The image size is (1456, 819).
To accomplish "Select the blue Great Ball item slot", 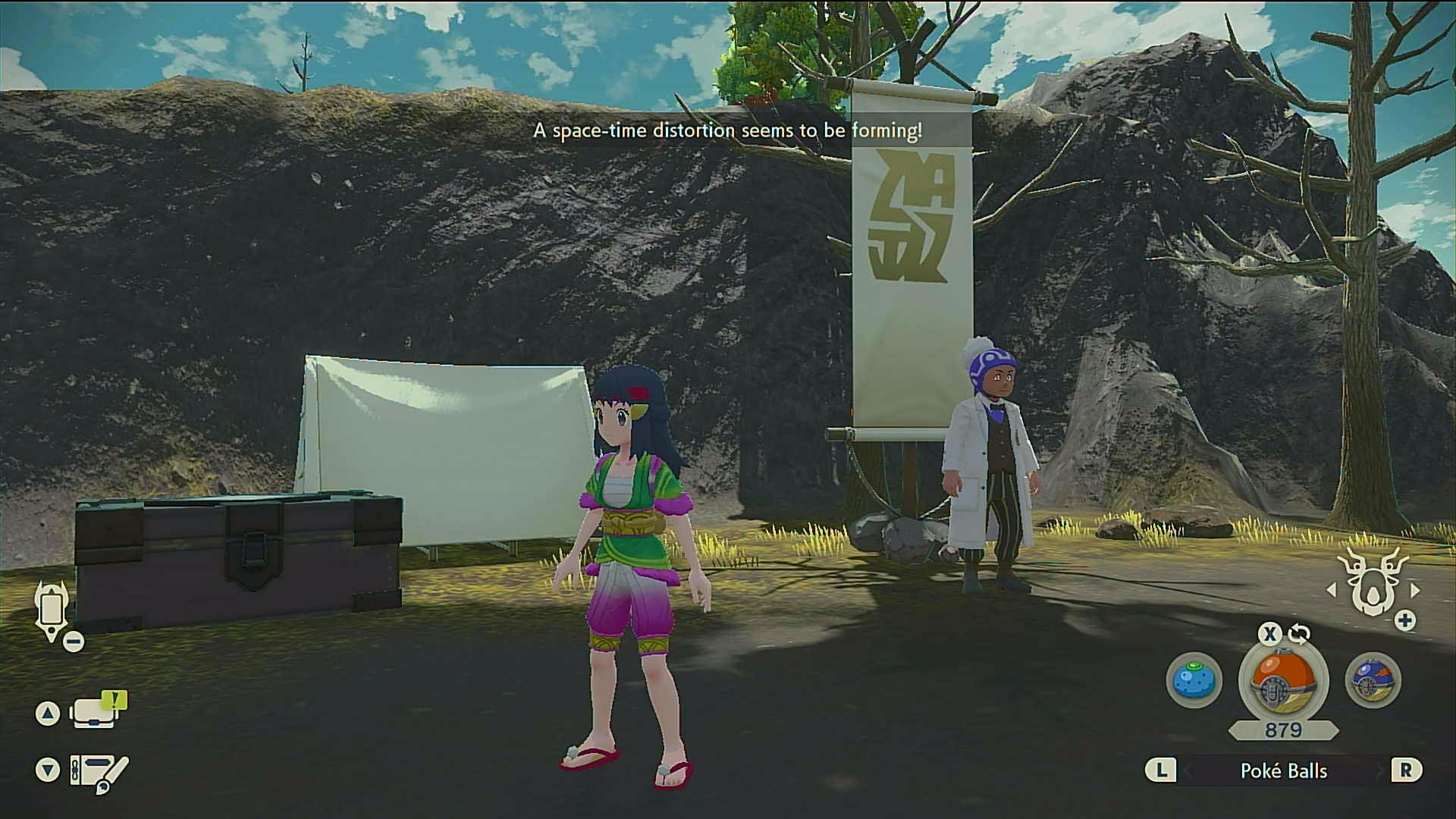I will point(1373,680).
